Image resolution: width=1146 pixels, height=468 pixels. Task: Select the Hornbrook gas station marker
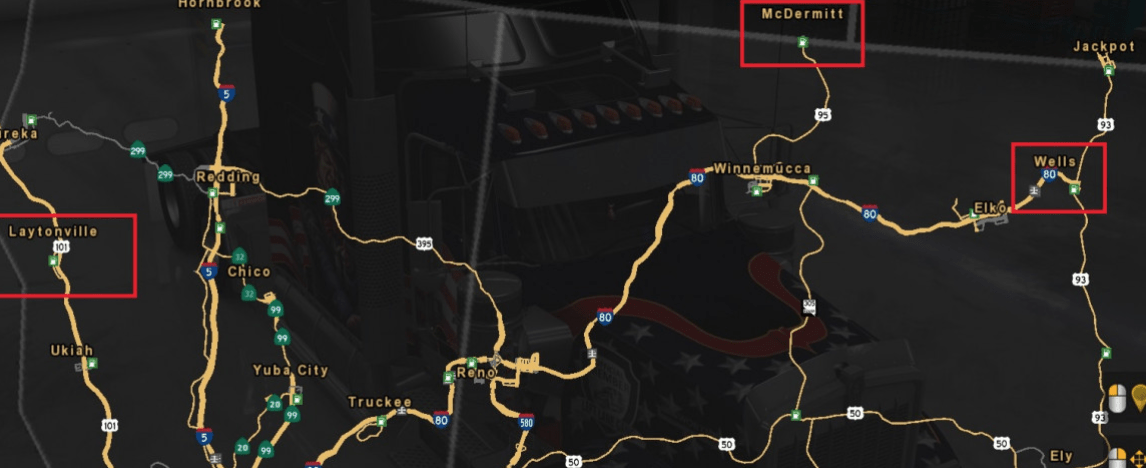(218, 24)
